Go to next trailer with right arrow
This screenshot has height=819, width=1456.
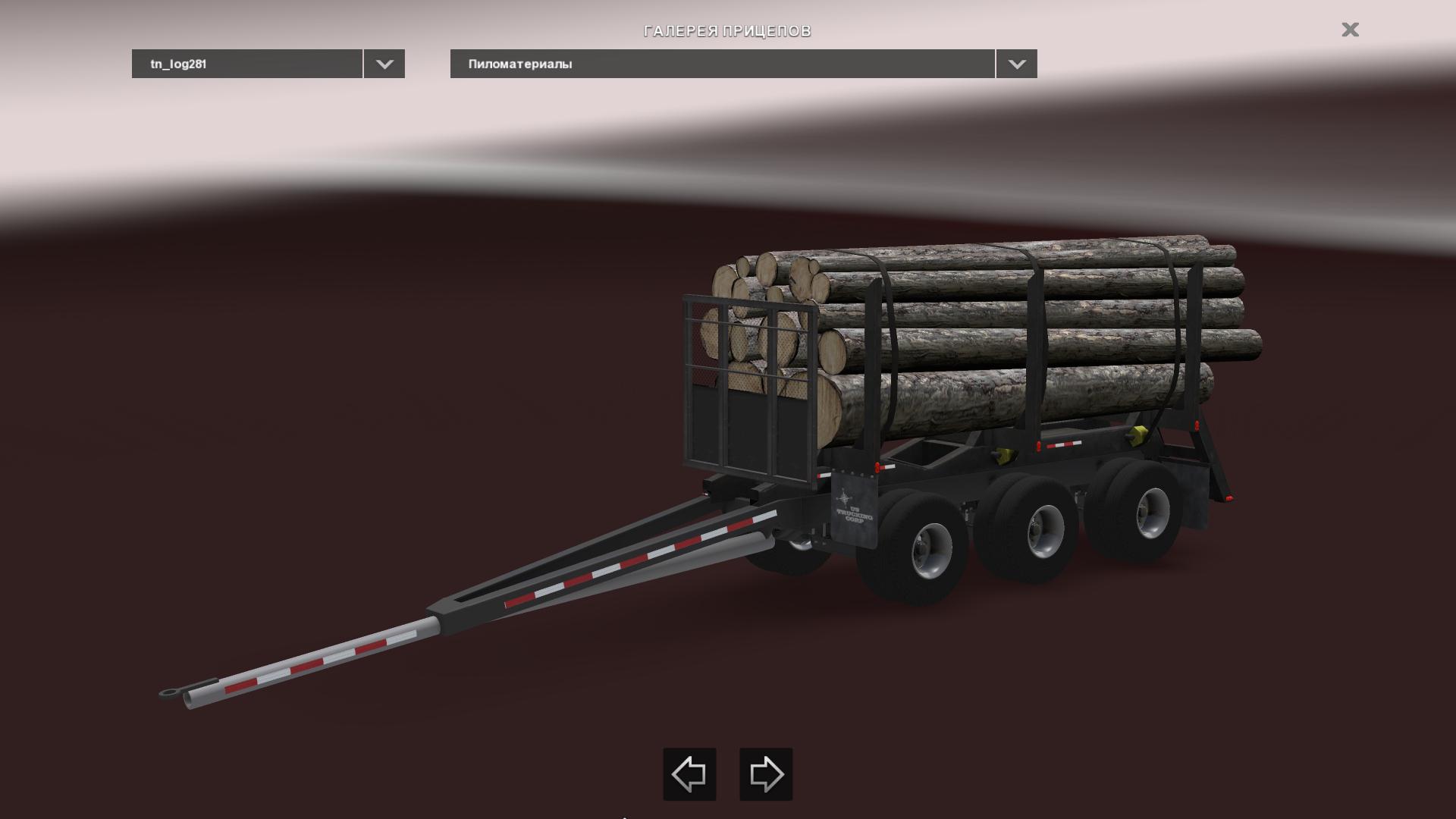pyautogui.click(x=766, y=774)
